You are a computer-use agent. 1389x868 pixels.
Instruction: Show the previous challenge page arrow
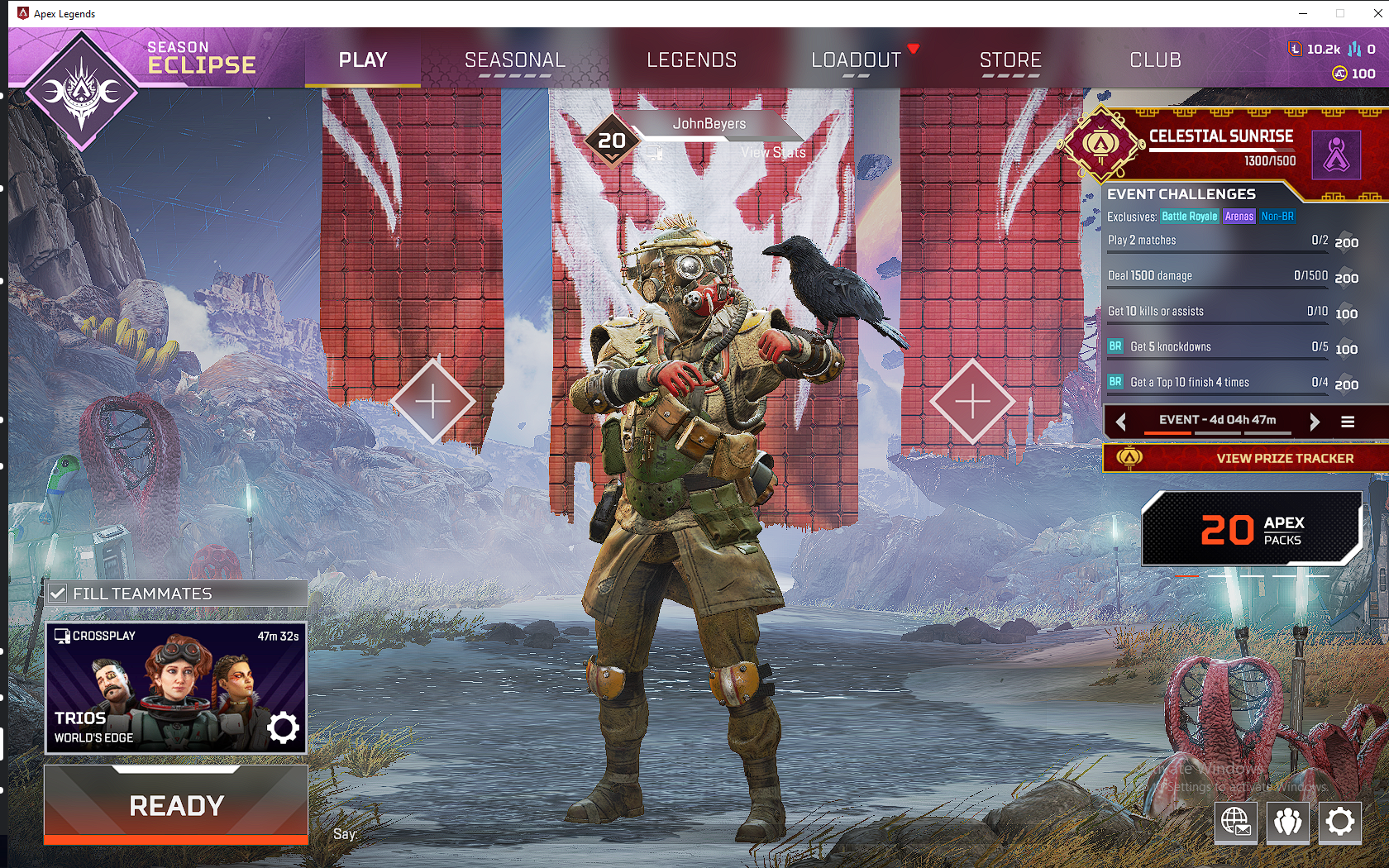(x=1121, y=422)
